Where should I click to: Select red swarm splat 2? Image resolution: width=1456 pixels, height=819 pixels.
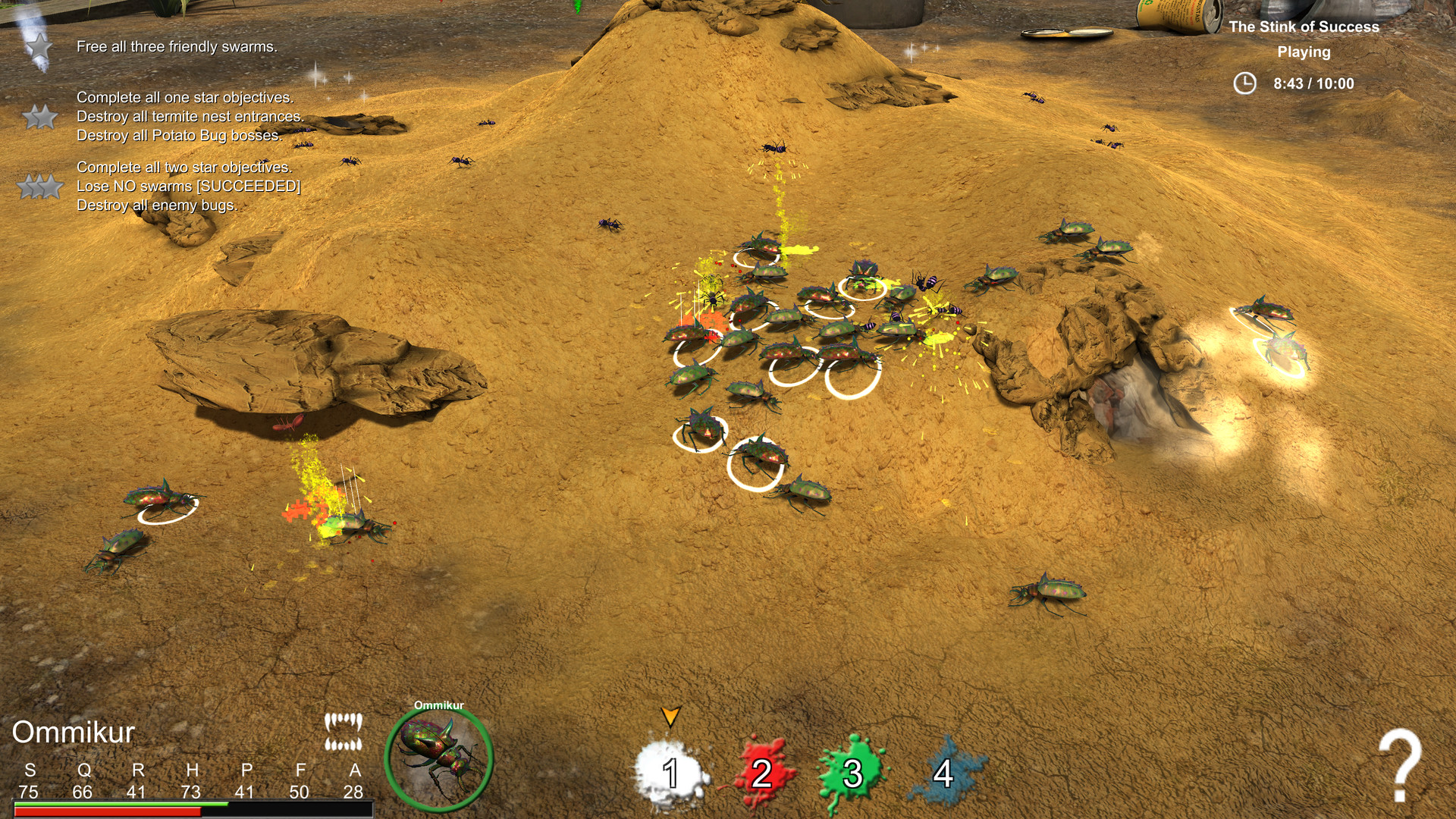[x=762, y=774]
